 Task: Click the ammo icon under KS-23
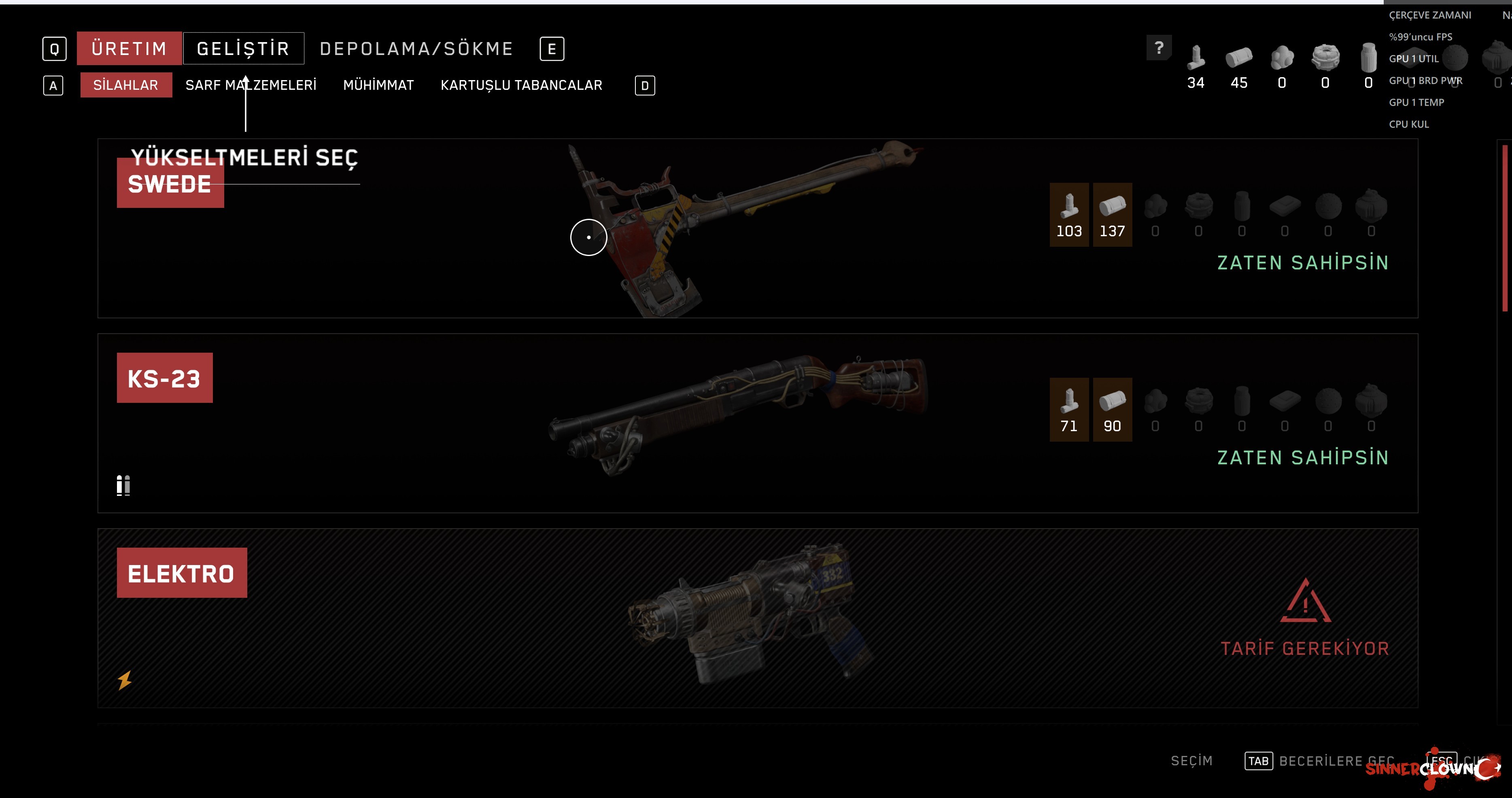coord(123,485)
